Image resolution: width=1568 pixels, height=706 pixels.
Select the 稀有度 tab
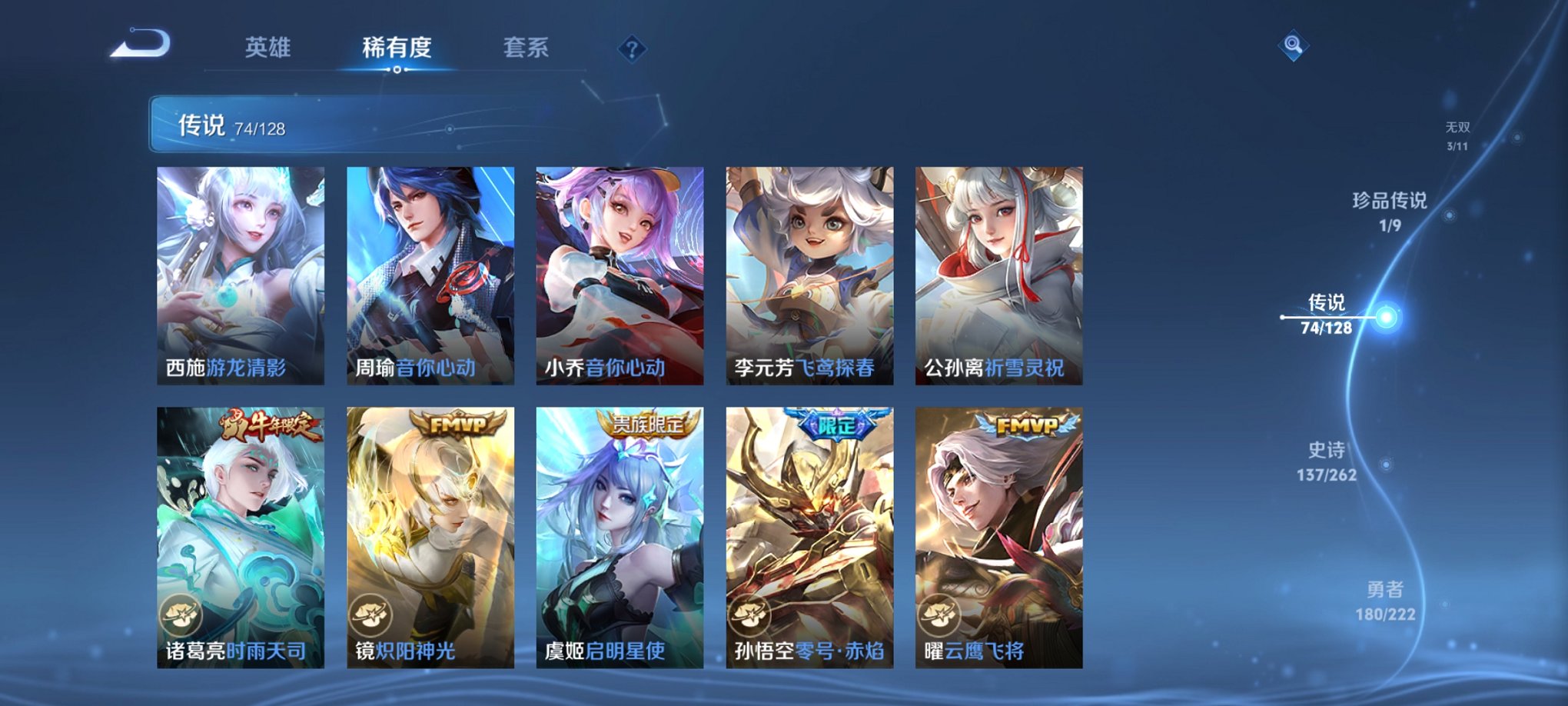[397, 48]
